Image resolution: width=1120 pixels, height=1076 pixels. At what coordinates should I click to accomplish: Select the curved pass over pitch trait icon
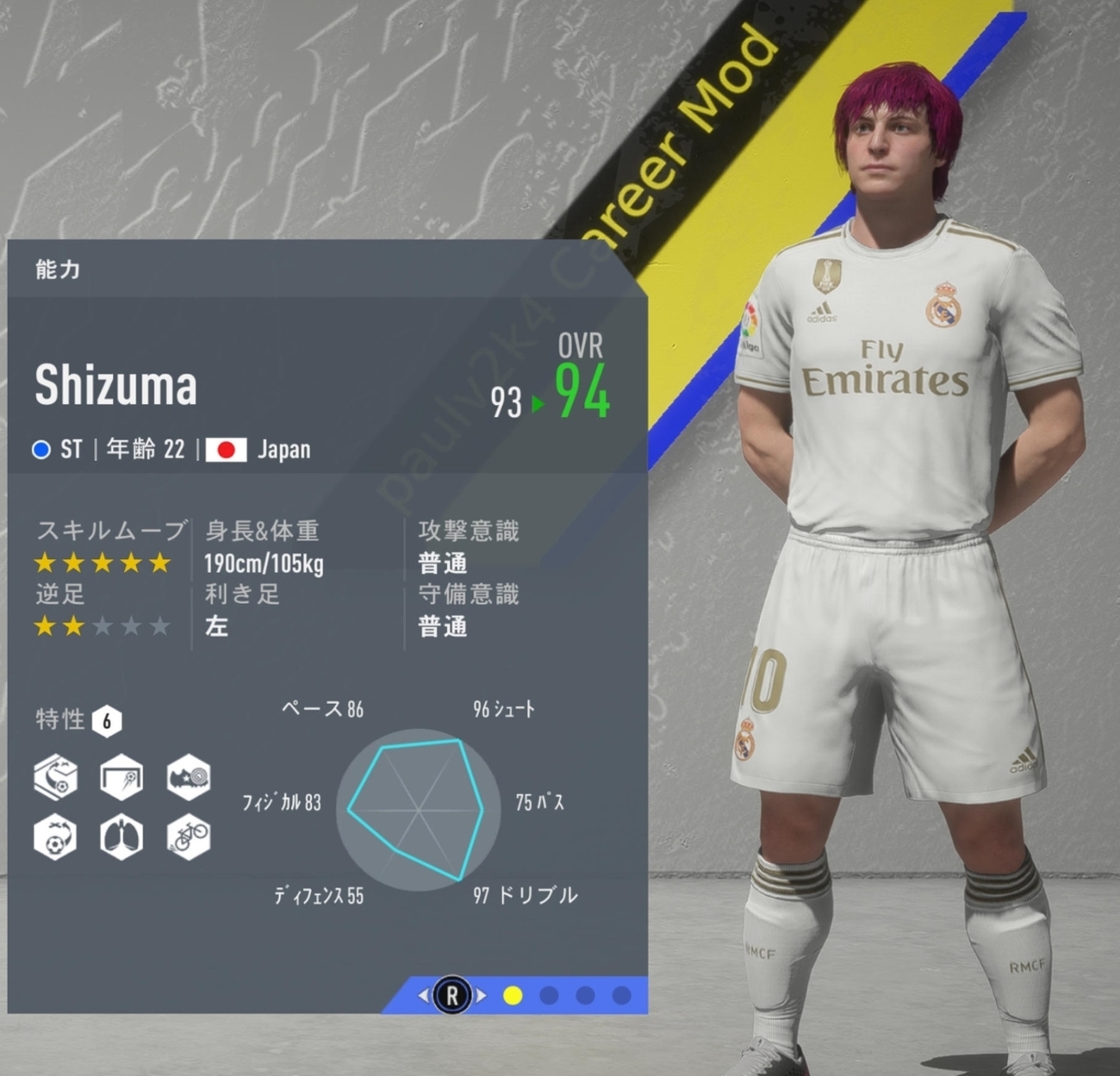[x=55, y=777]
